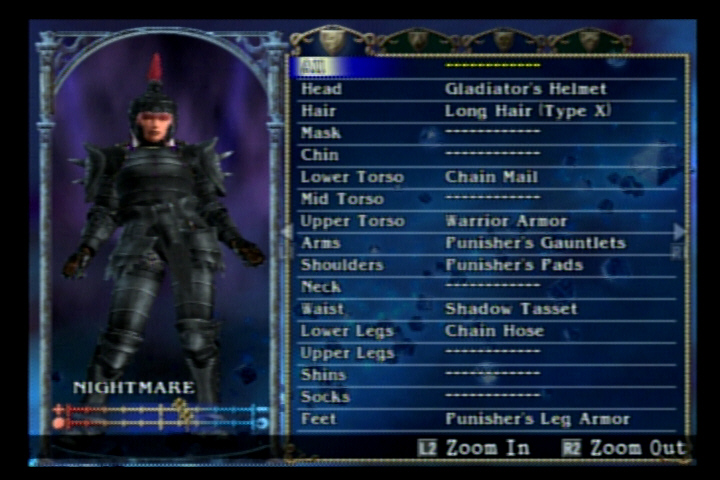Image resolution: width=720 pixels, height=480 pixels.
Task: Open the Hair equipment row
Action: click(488, 111)
